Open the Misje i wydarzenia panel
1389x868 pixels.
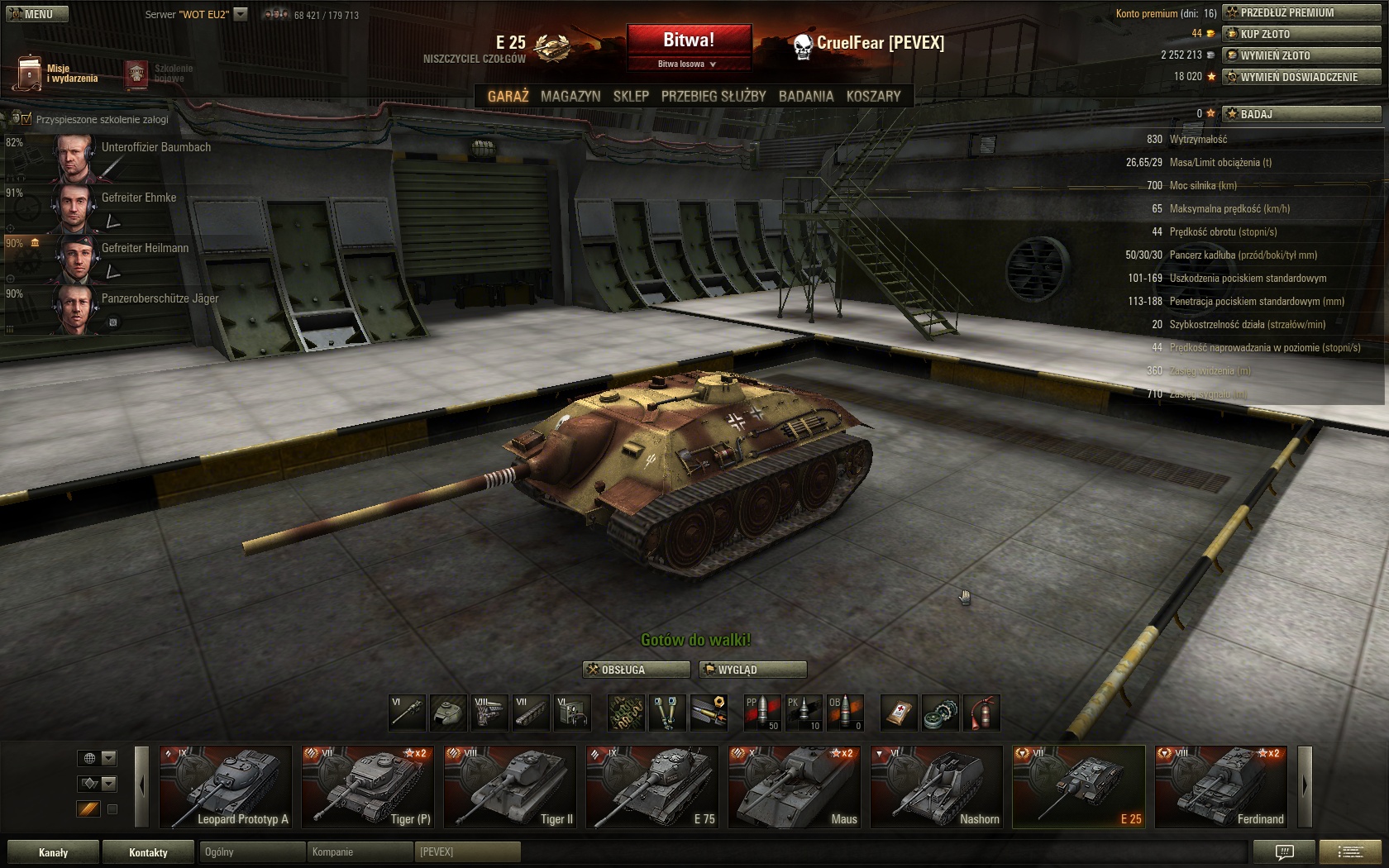[56, 74]
